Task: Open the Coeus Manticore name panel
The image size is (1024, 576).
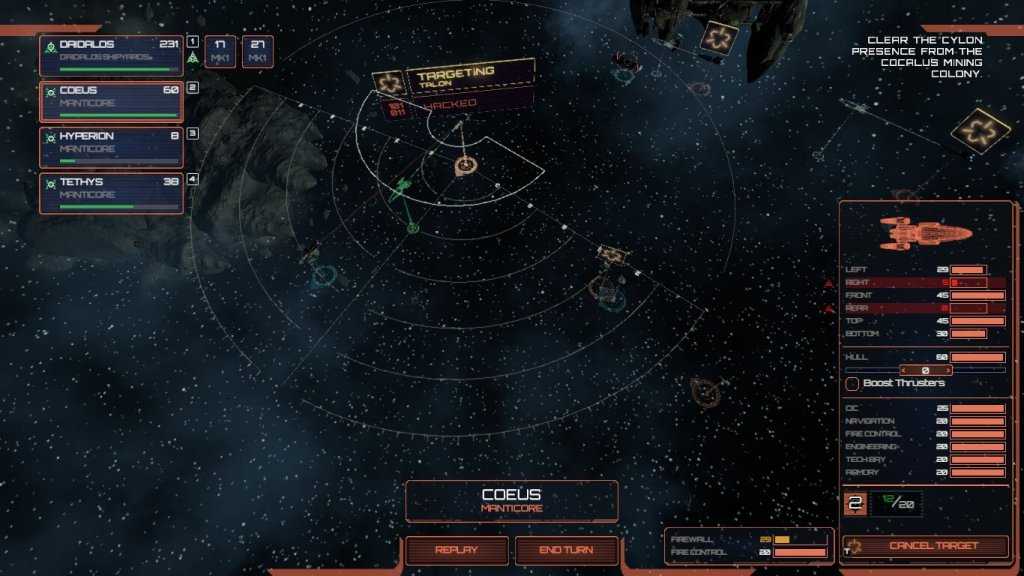Action: (511, 500)
